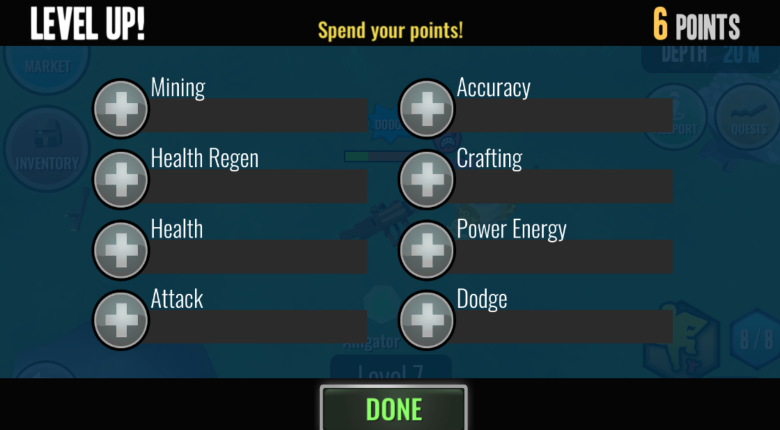
Task: Raise the Attack stat
Action: 121,320
